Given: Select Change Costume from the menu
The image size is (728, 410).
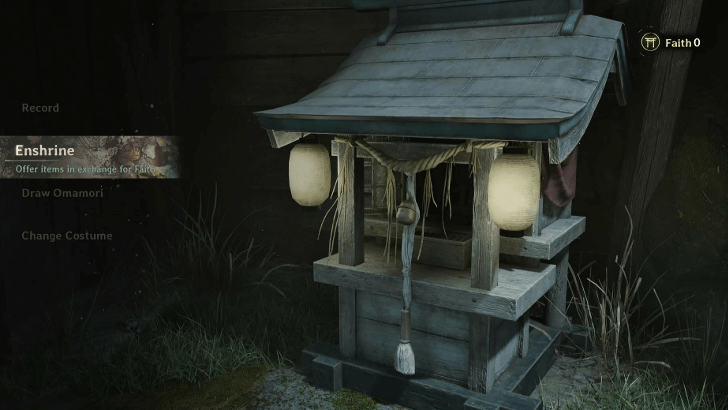Looking at the screenshot, I should pos(67,236).
